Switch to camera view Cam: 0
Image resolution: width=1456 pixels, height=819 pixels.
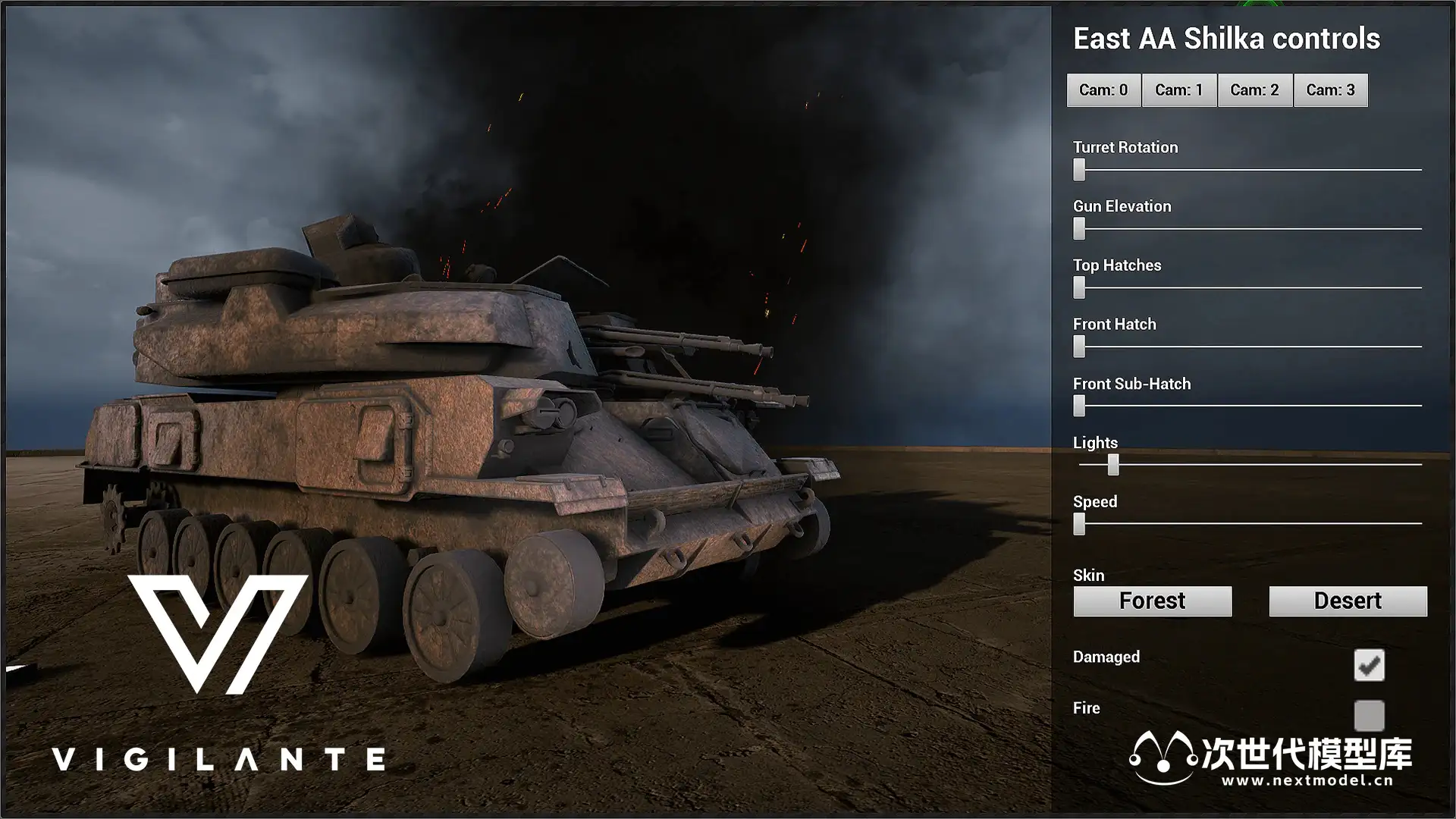coord(1103,90)
